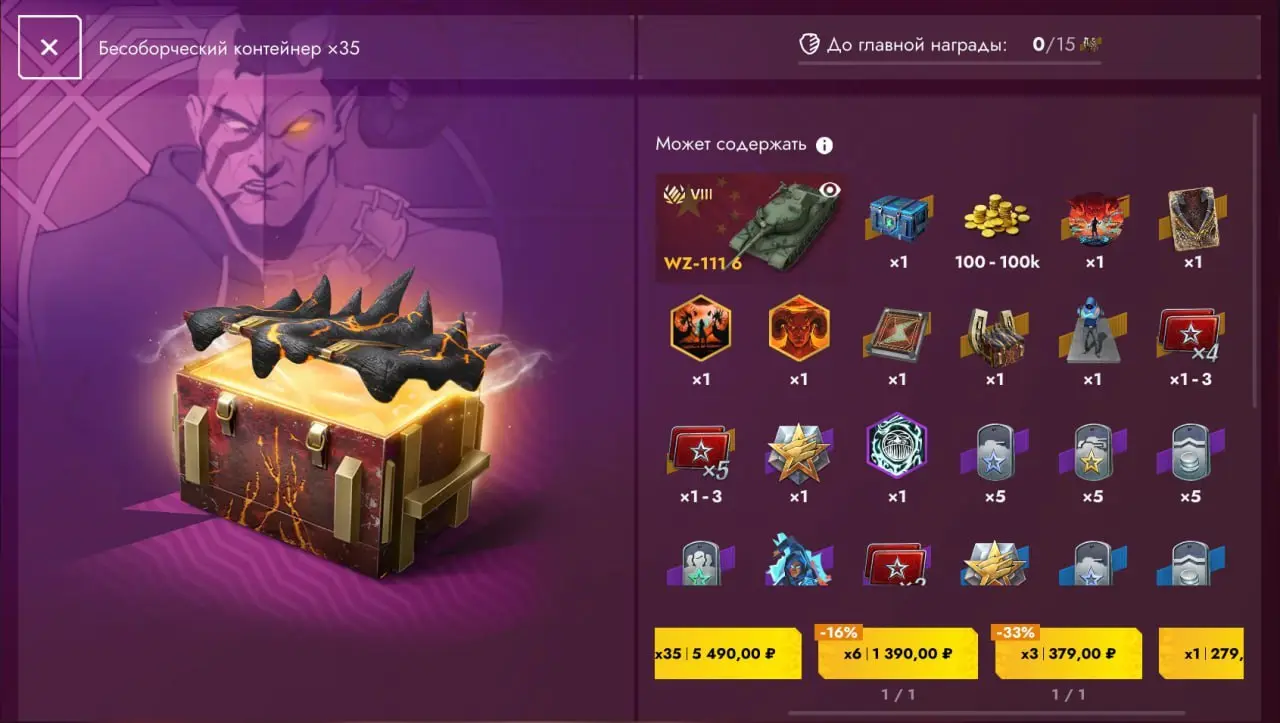The width and height of the screenshot is (1280, 723).
Task: Click the WZ-111 6 tank thumbnail
Action: 751,225
